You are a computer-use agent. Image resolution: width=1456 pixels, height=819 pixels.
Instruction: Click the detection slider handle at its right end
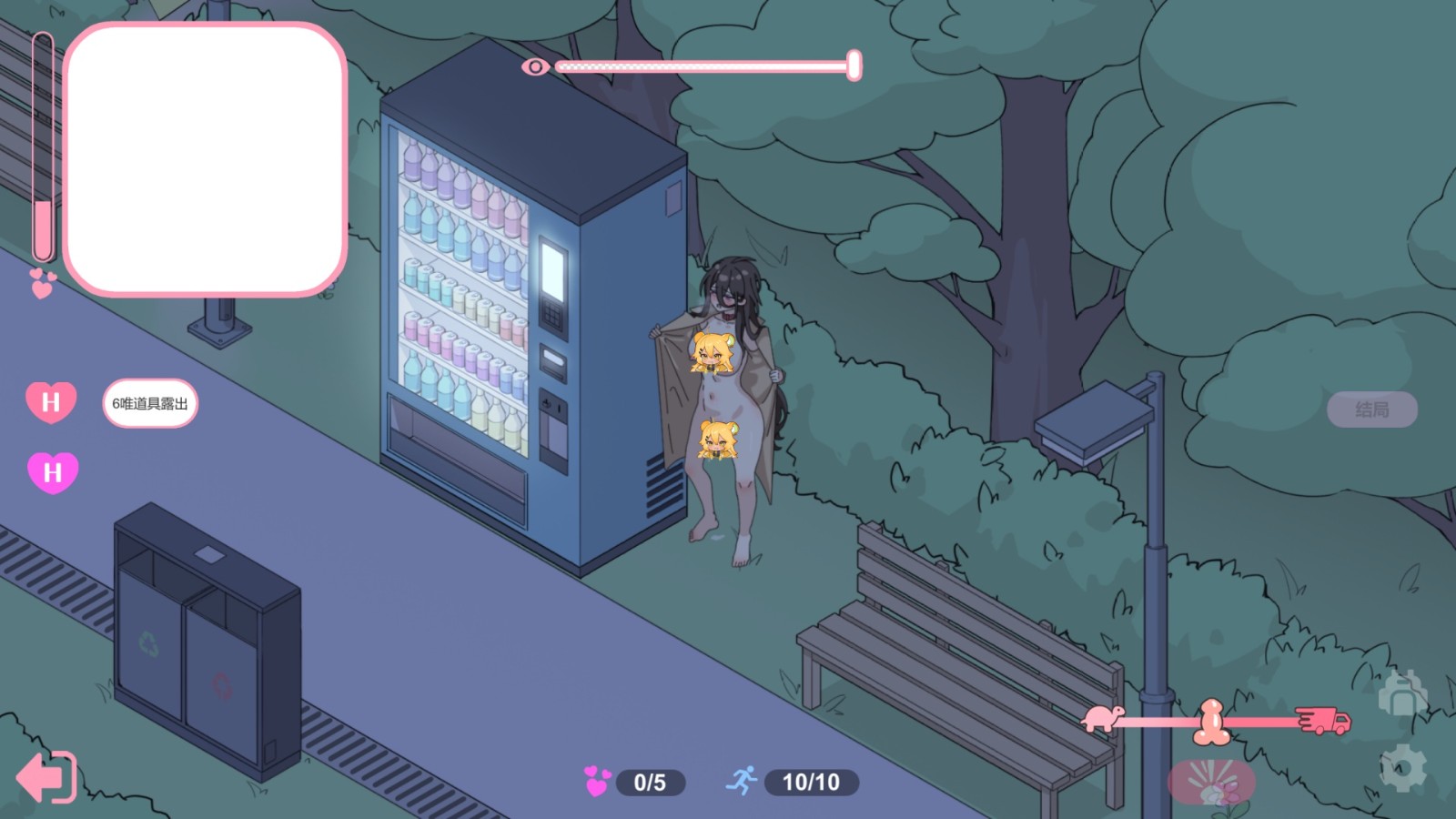click(854, 65)
